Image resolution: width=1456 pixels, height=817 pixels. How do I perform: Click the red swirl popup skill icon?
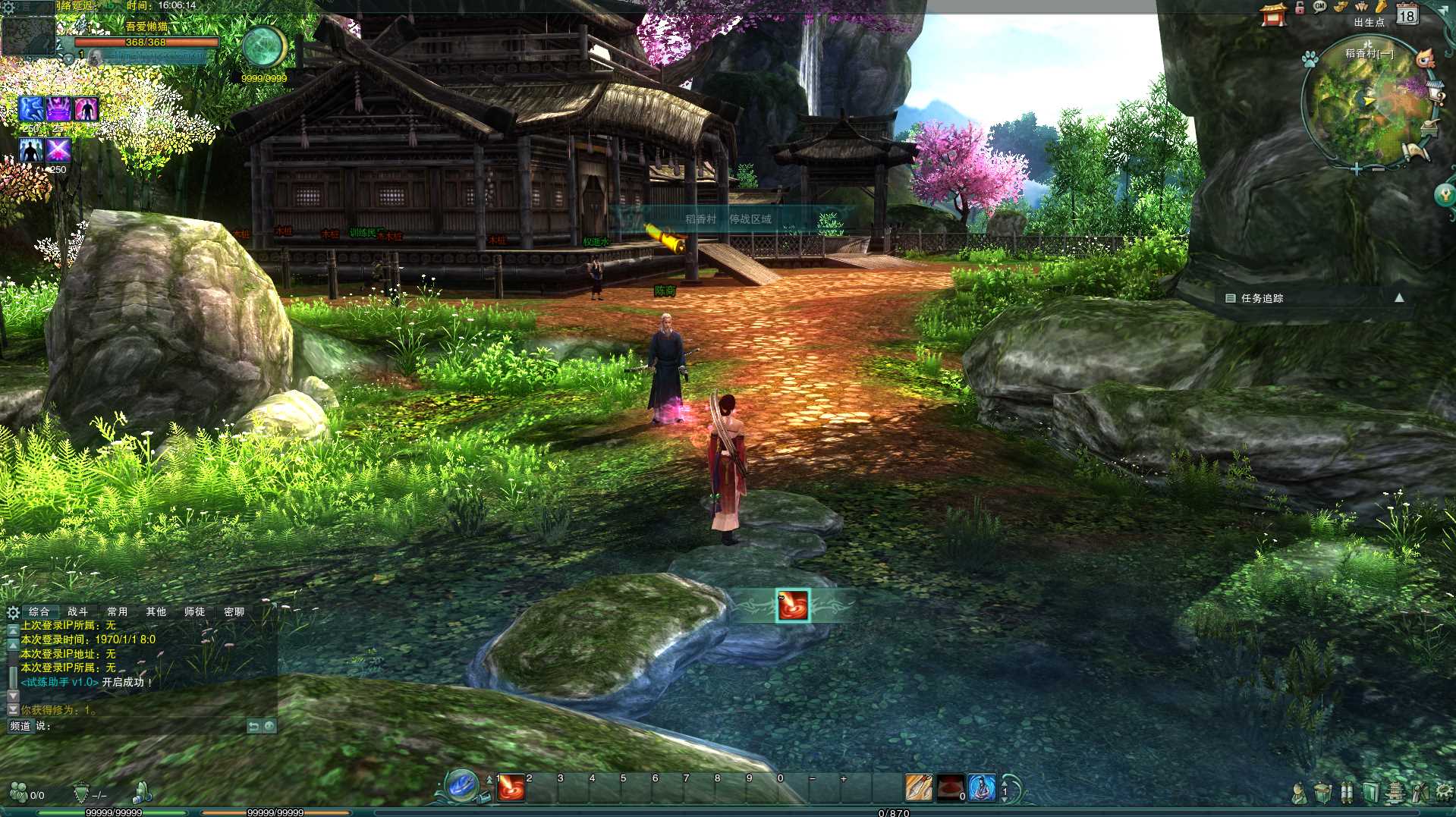coord(792,605)
